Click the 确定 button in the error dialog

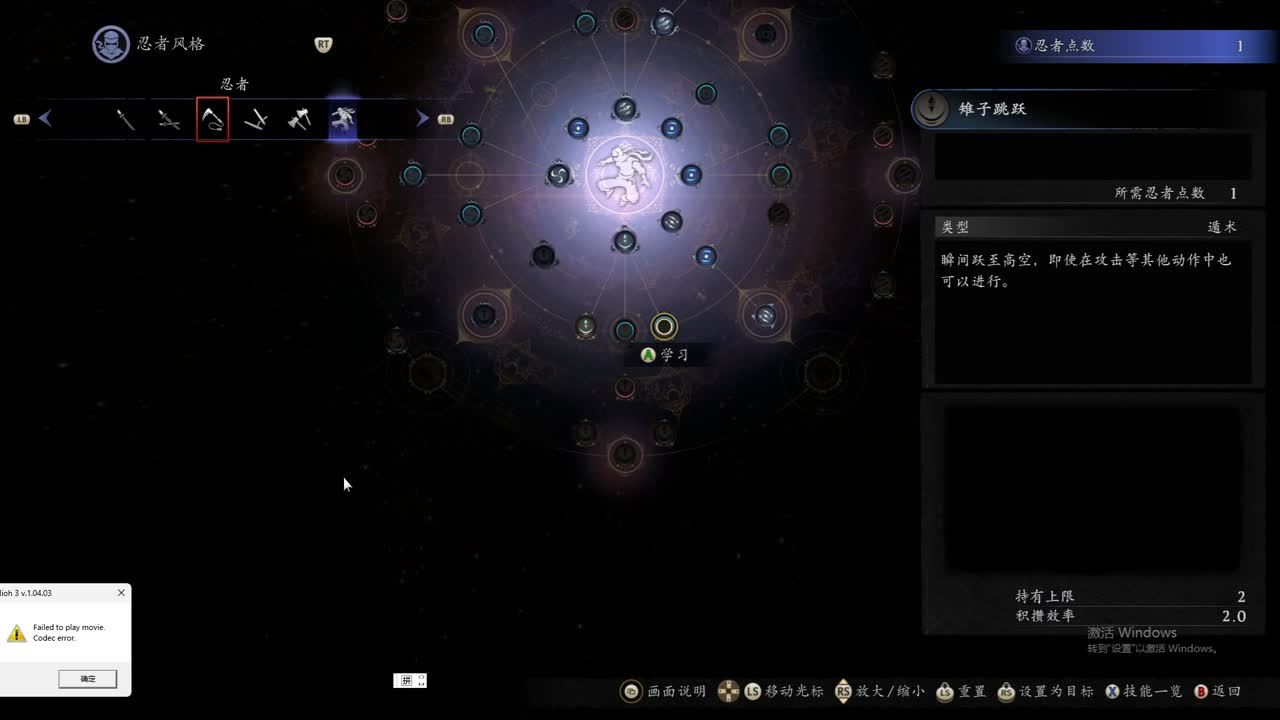point(88,679)
